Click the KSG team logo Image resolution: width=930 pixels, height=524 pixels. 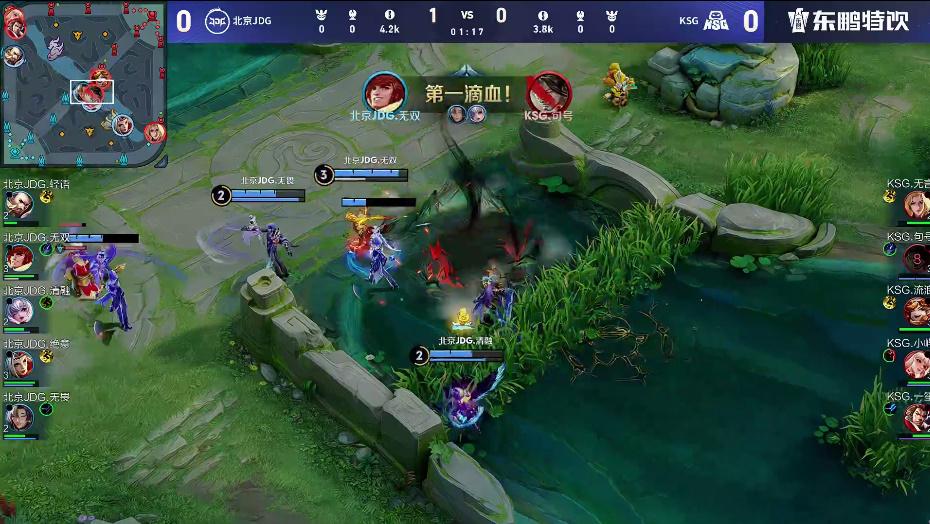(x=716, y=21)
